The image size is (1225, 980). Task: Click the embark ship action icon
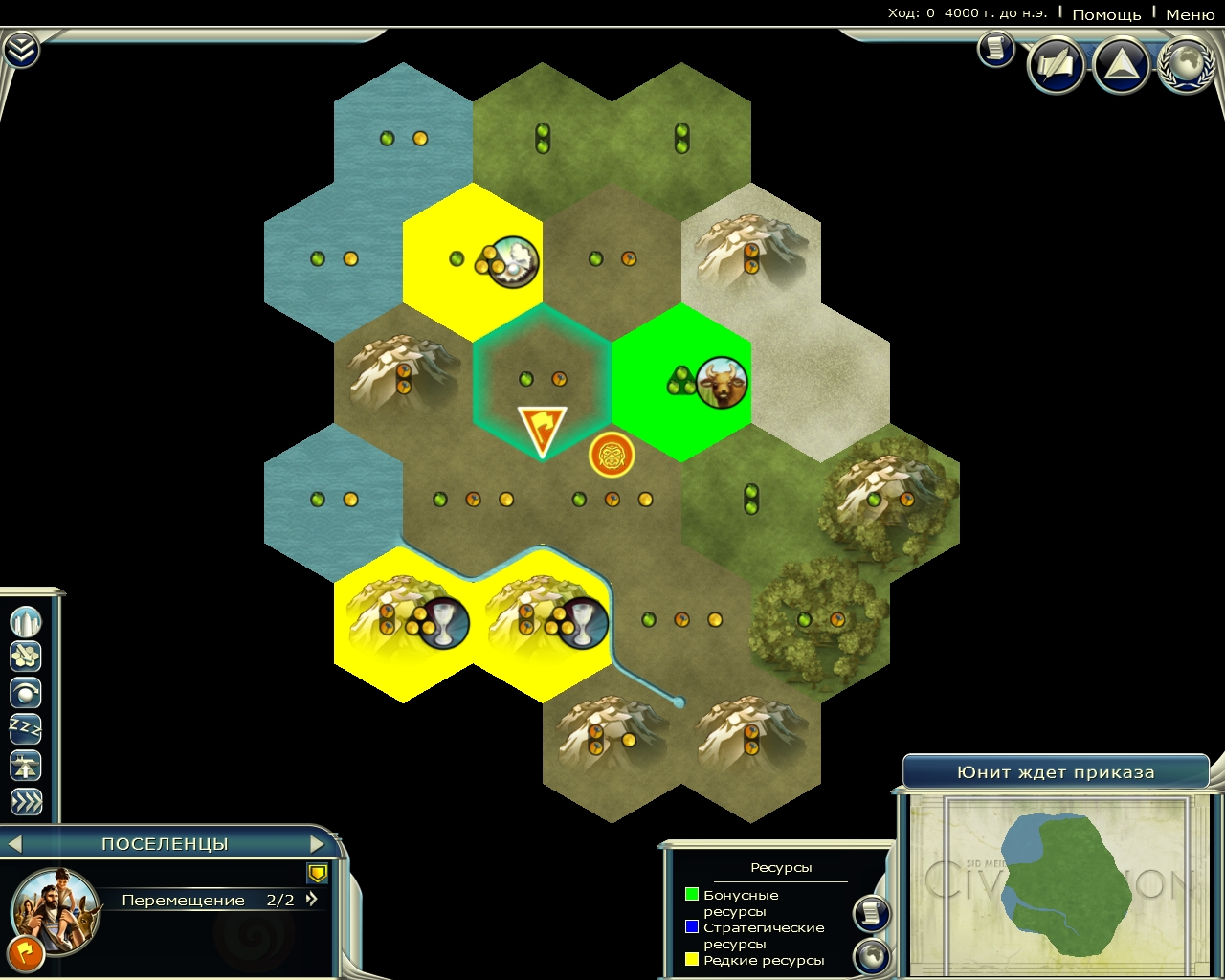[26, 766]
